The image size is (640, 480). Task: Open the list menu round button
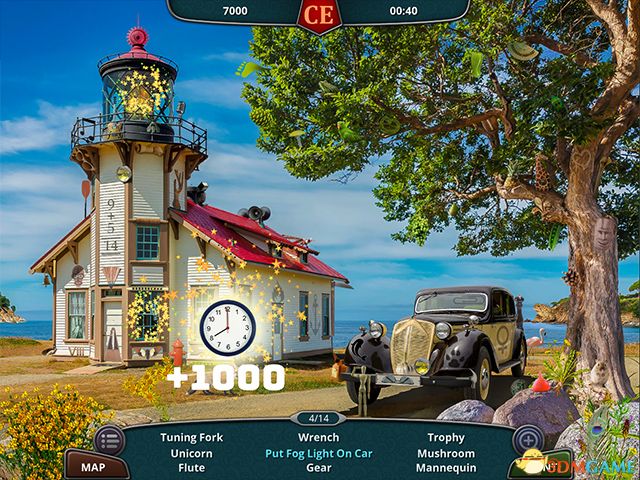109,440
